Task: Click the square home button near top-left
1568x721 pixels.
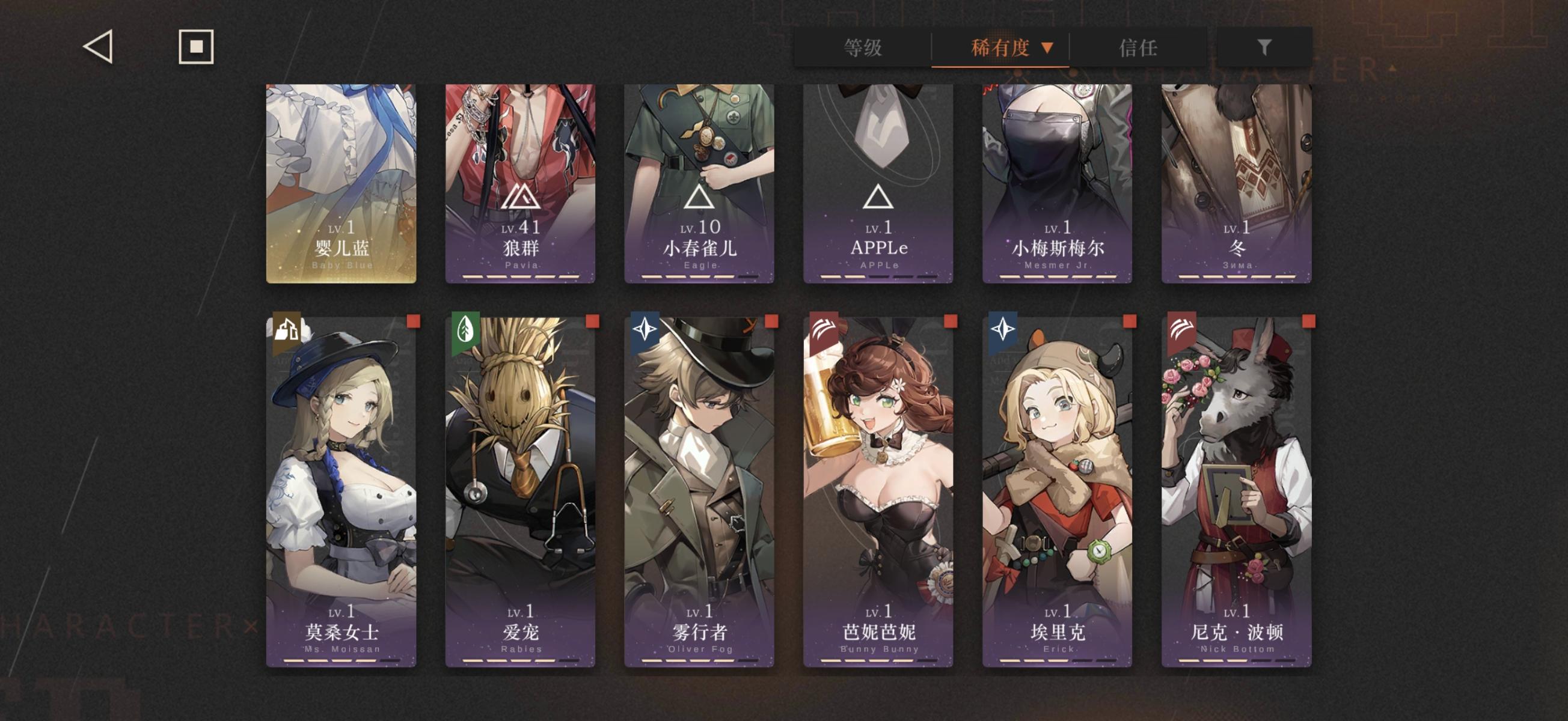Action: click(x=197, y=46)
